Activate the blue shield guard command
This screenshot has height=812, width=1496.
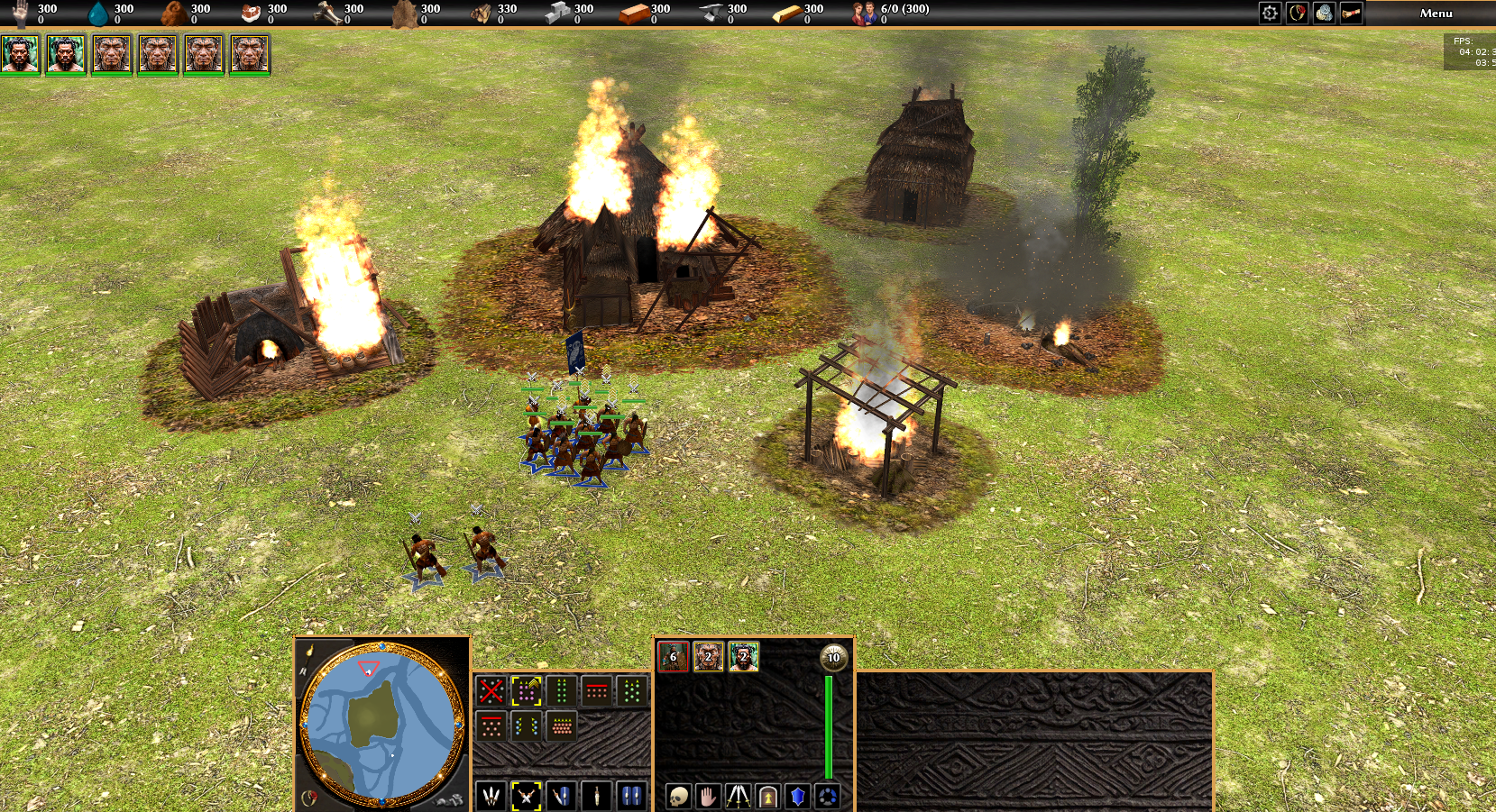[x=797, y=796]
